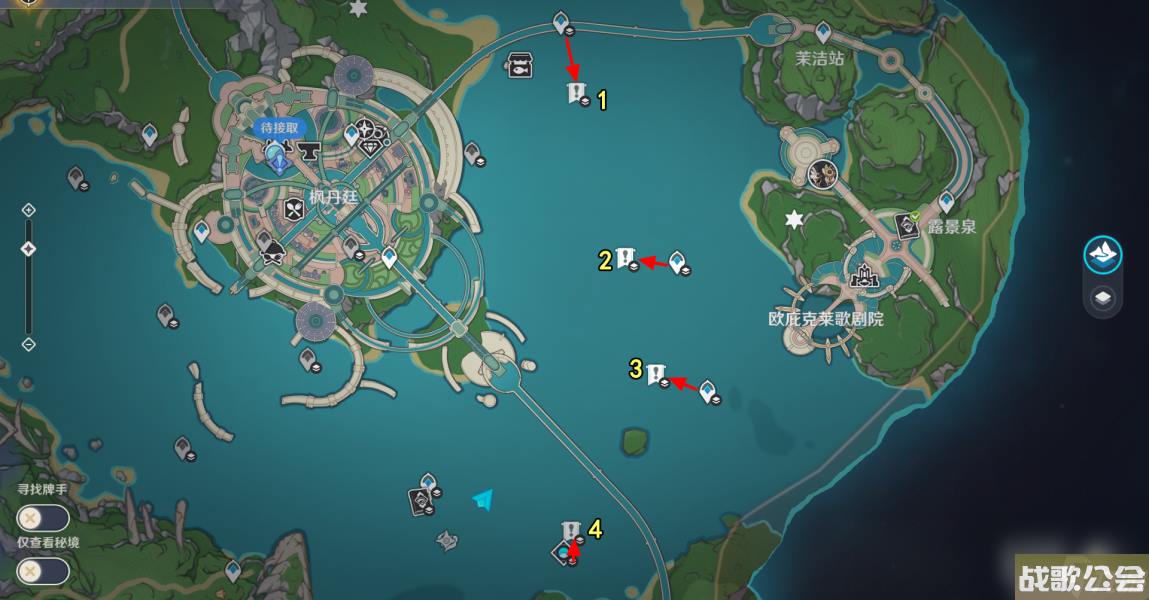Image resolution: width=1149 pixels, height=600 pixels.
Task: Click the map zoom-out minus button
Action: pos(28,344)
